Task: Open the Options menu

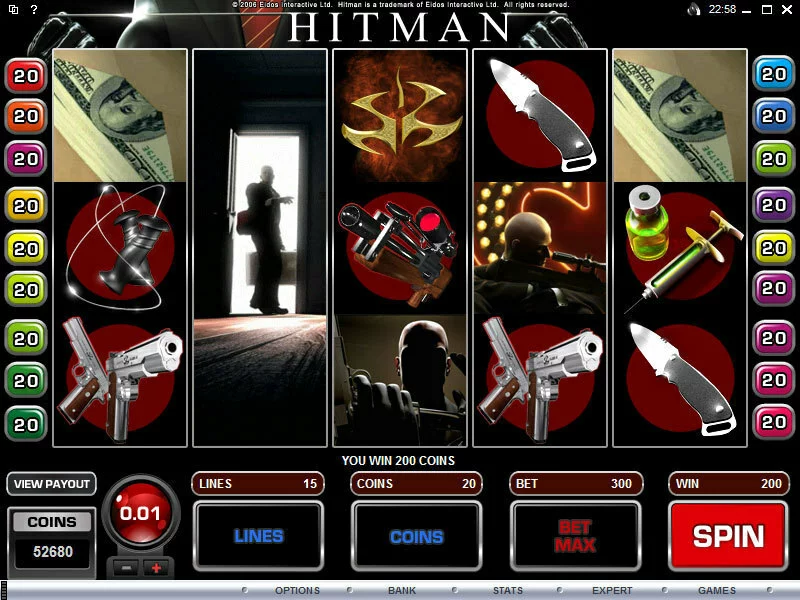Action: [x=297, y=590]
